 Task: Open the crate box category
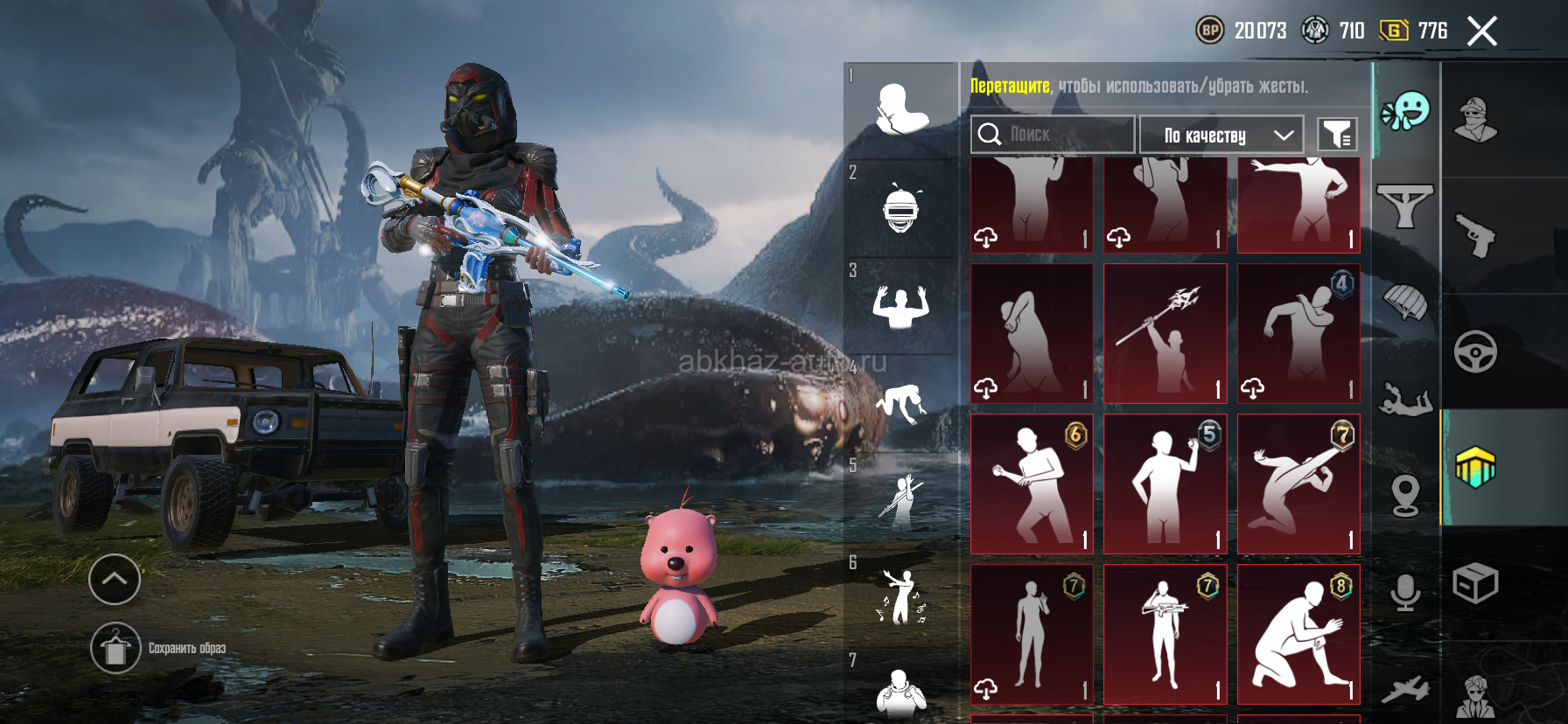pyautogui.click(x=1475, y=583)
